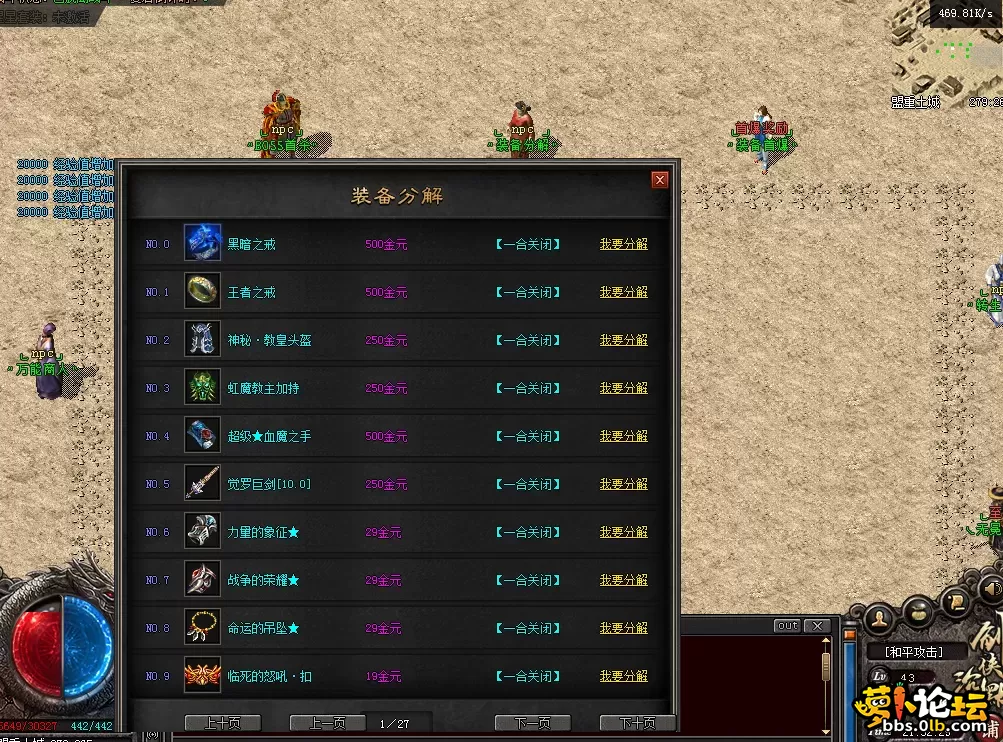1003x742 pixels.
Task: Choose 我要分解 on the 命运的吊坠★ row
Action: (x=623, y=628)
